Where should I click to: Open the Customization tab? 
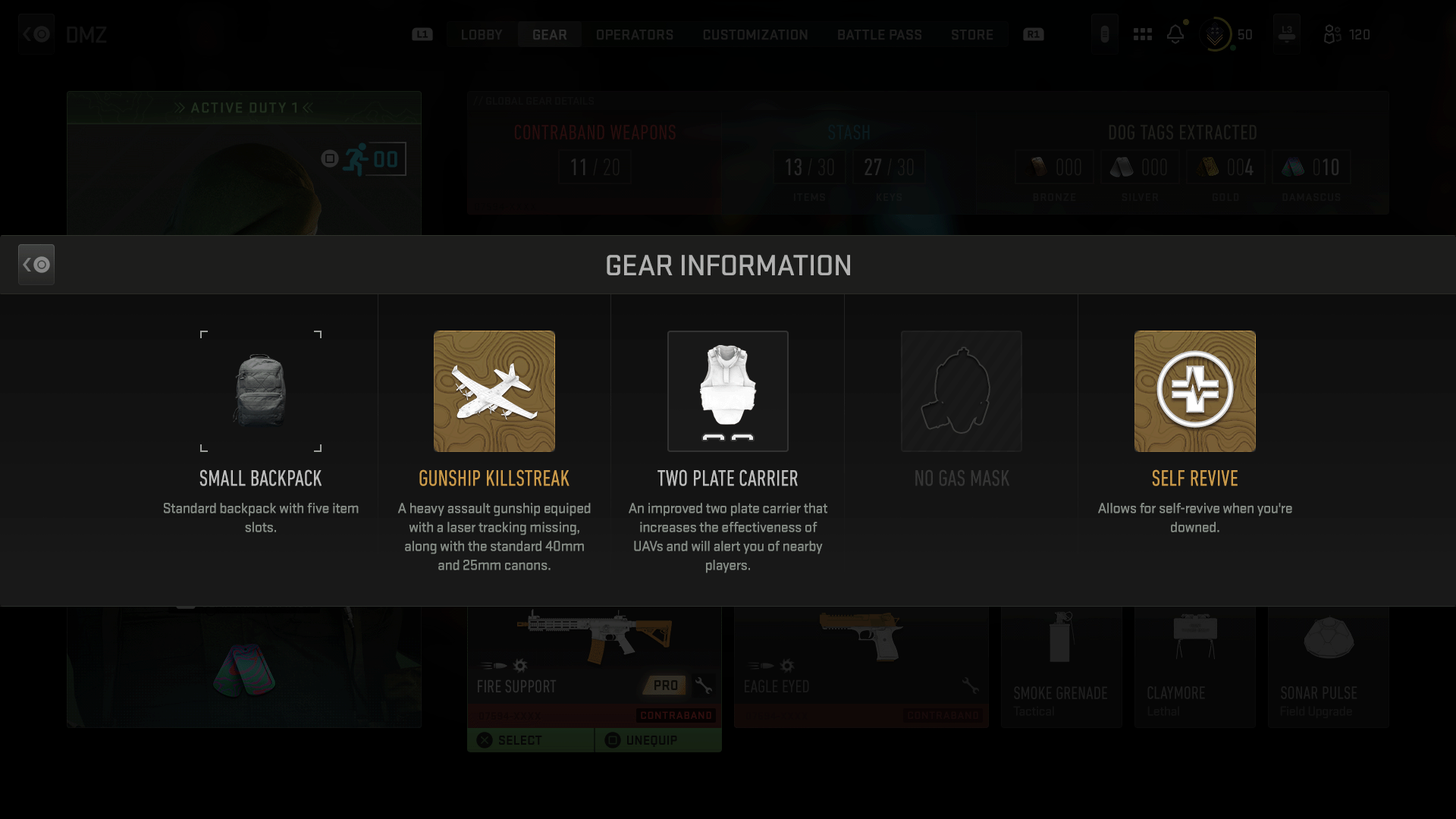(755, 35)
